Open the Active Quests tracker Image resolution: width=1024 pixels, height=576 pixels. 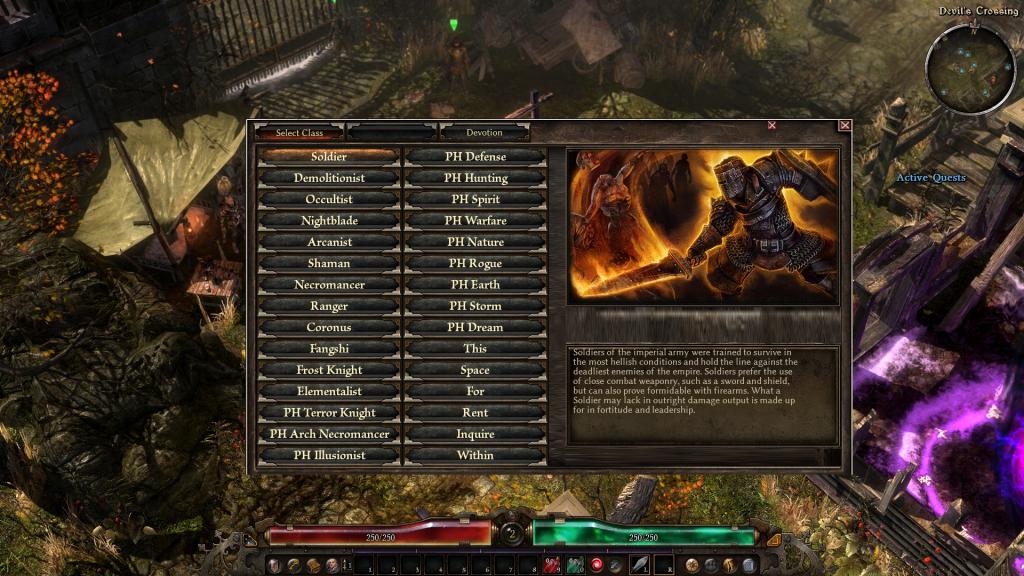click(x=930, y=178)
